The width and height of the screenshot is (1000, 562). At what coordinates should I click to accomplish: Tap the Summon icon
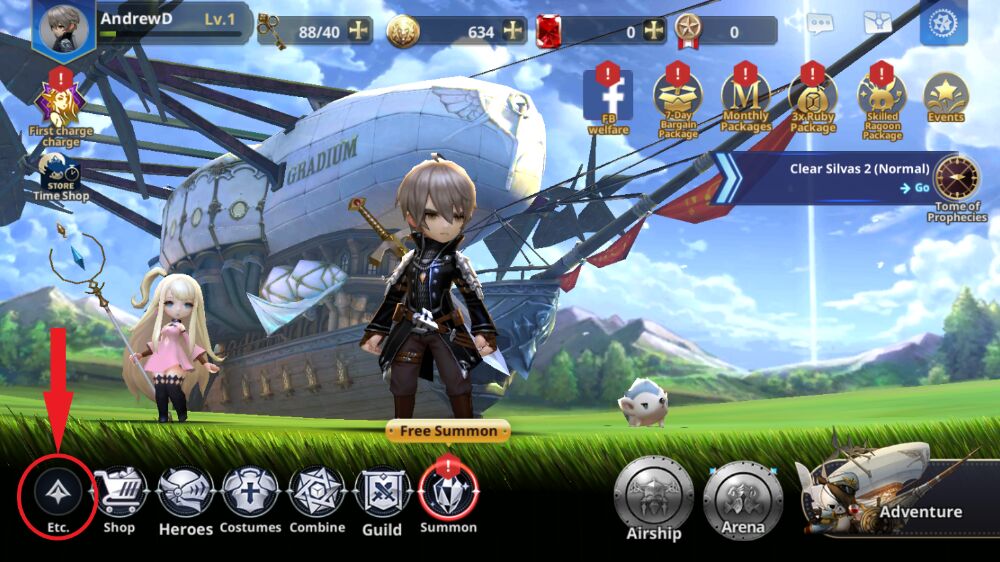click(x=448, y=492)
